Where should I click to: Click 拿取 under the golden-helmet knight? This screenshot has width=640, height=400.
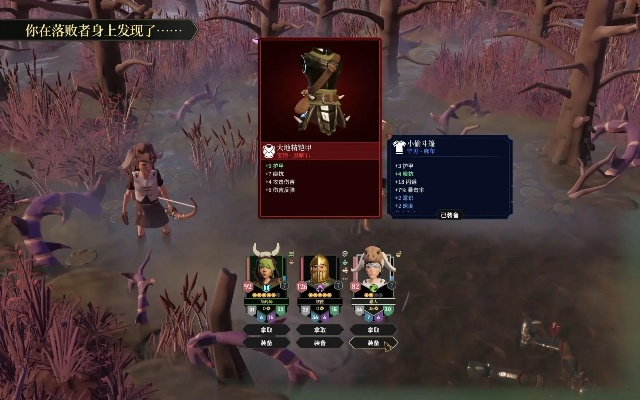pyautogui.click(x=319, y=329)
